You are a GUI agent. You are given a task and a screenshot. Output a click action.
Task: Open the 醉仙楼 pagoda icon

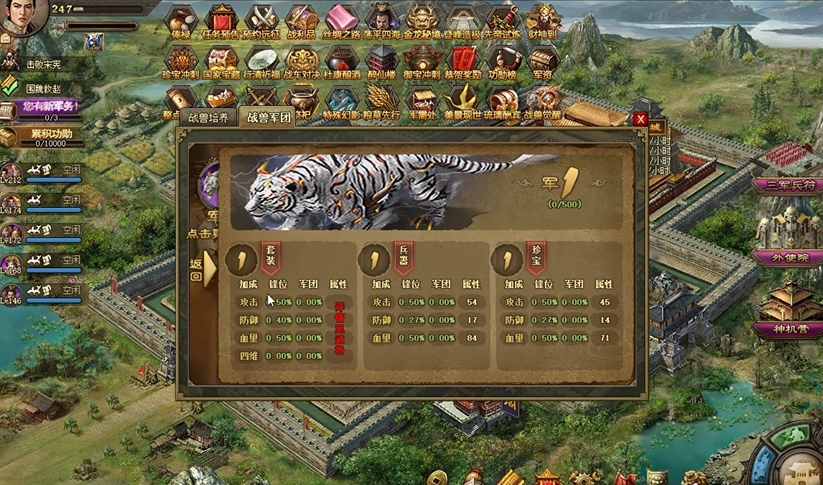tap(381, 62)
